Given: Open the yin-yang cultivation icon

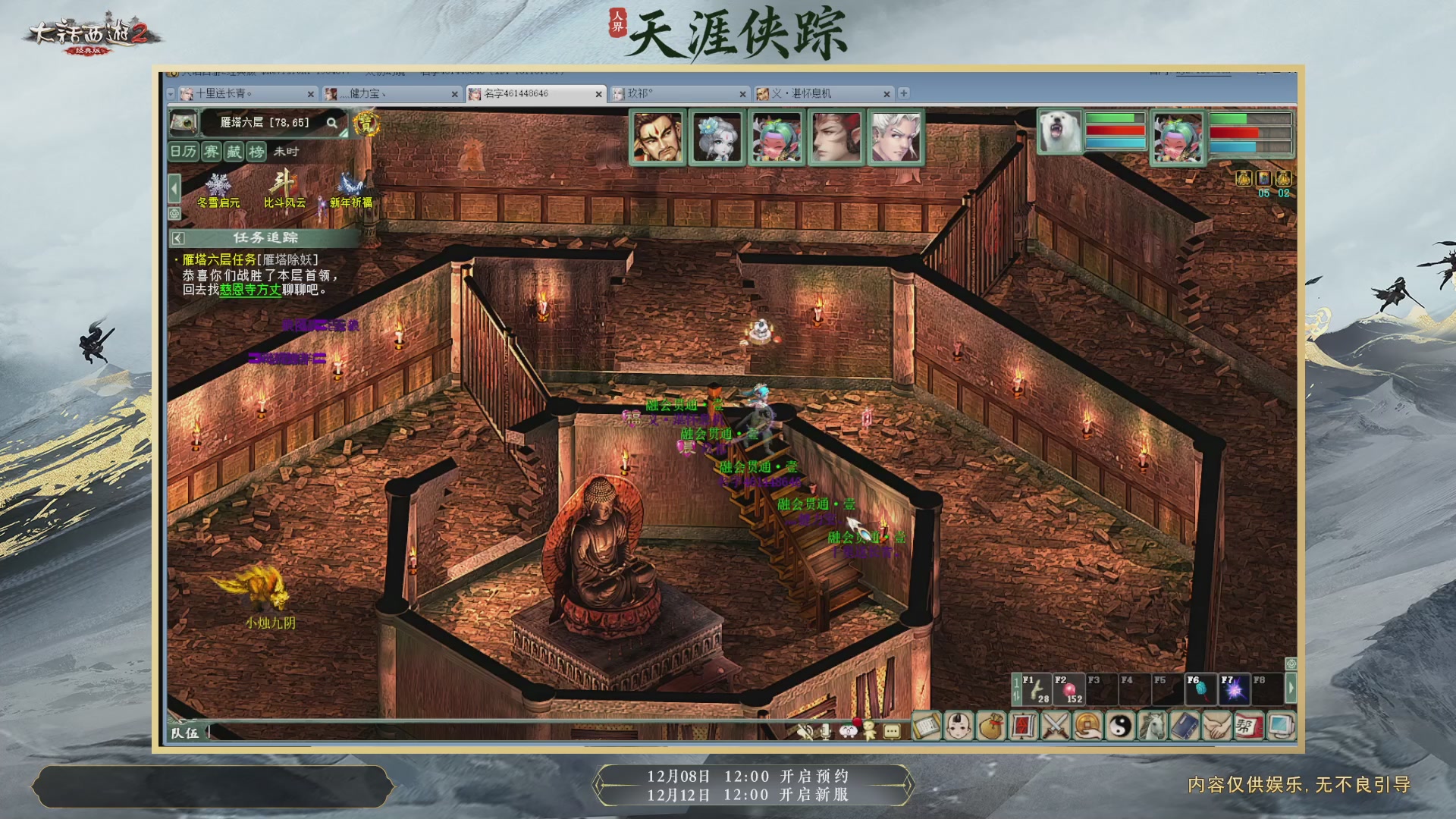Looking at the screenshot, I should pyautogui.click(x=1122, y=726).
